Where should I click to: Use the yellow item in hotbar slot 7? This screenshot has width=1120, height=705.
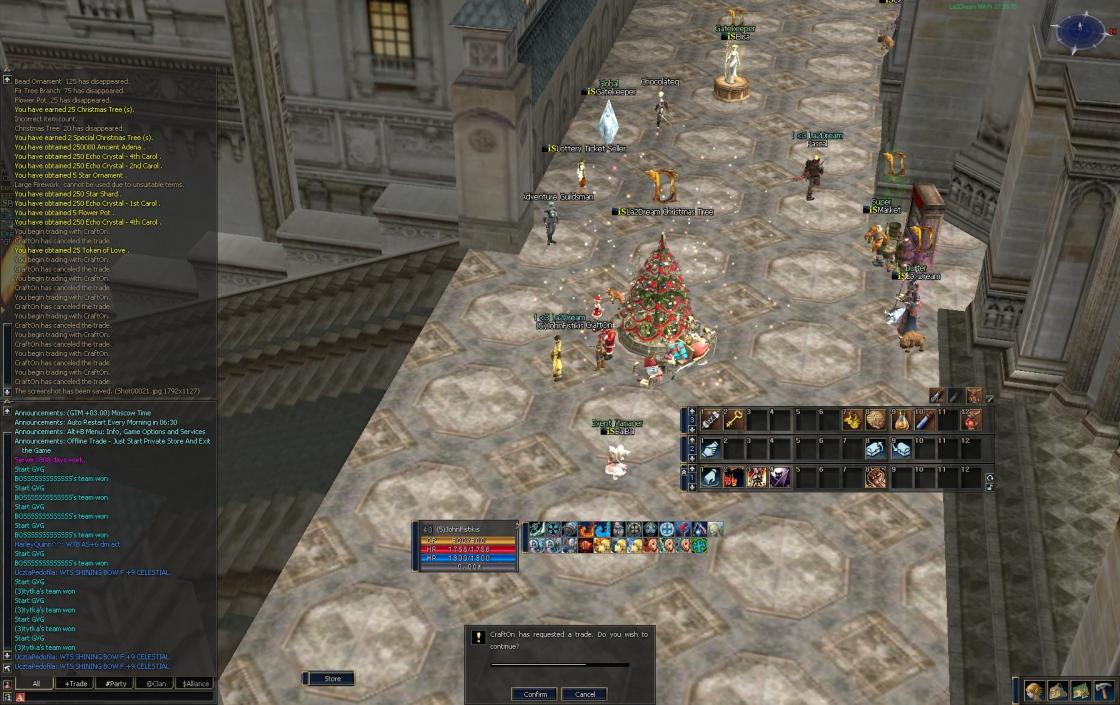tap(852, 420)
